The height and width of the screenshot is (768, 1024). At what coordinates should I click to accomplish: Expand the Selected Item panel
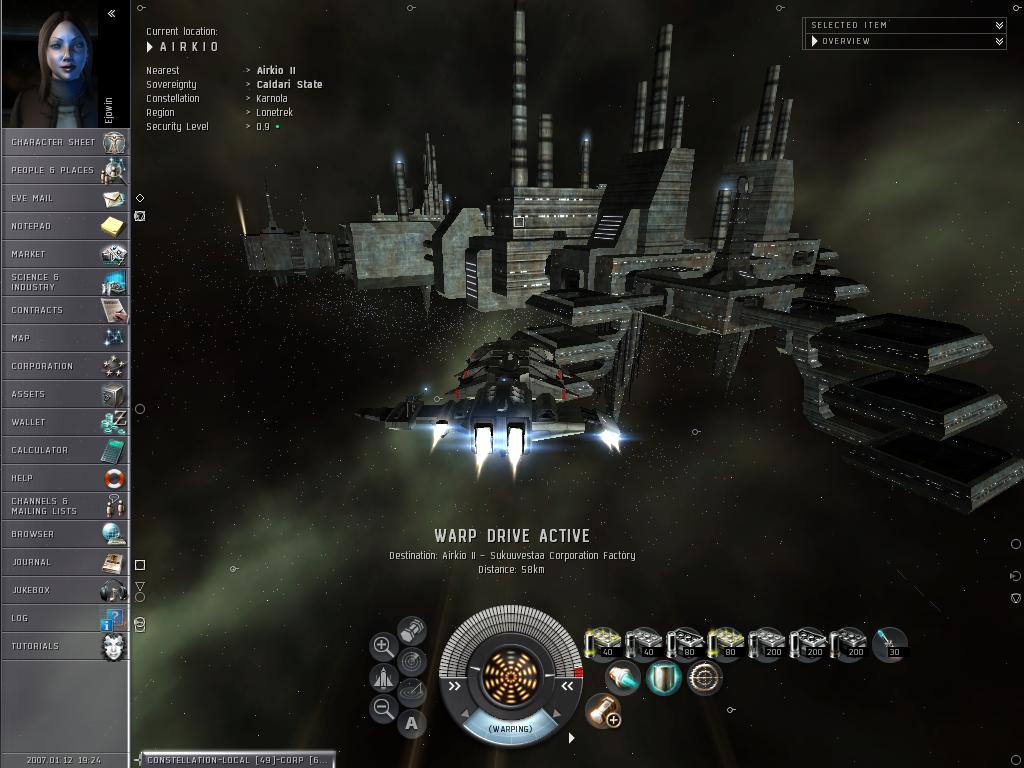[x=999, y=25]
